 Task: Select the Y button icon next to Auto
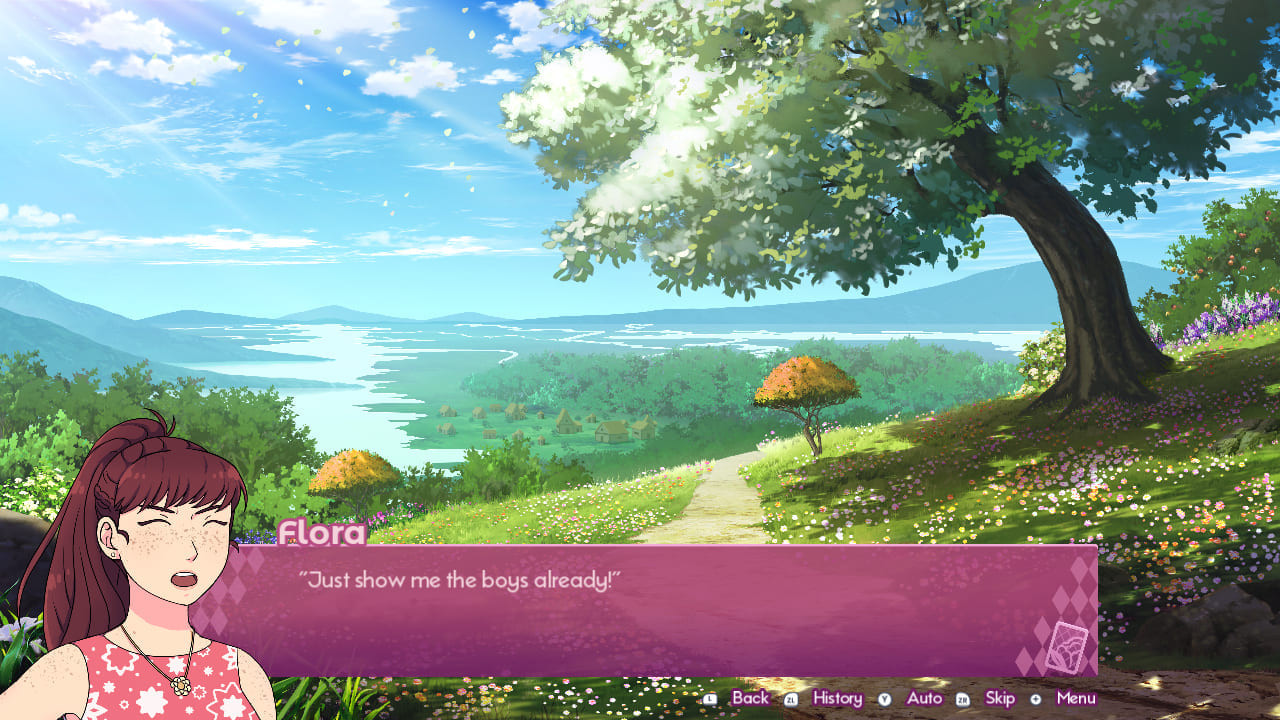pyautogui.click(x=886, y=698)
